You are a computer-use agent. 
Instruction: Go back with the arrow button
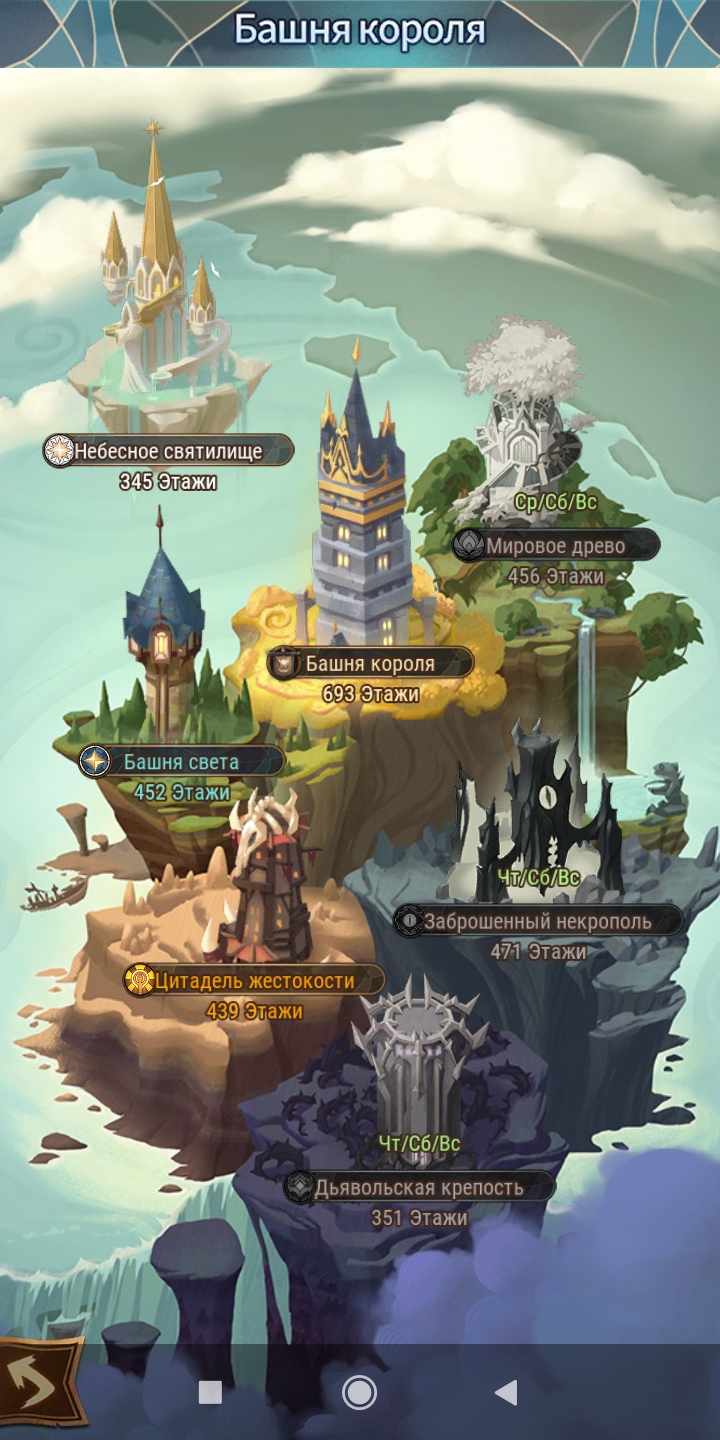(x=40, y=1384)
